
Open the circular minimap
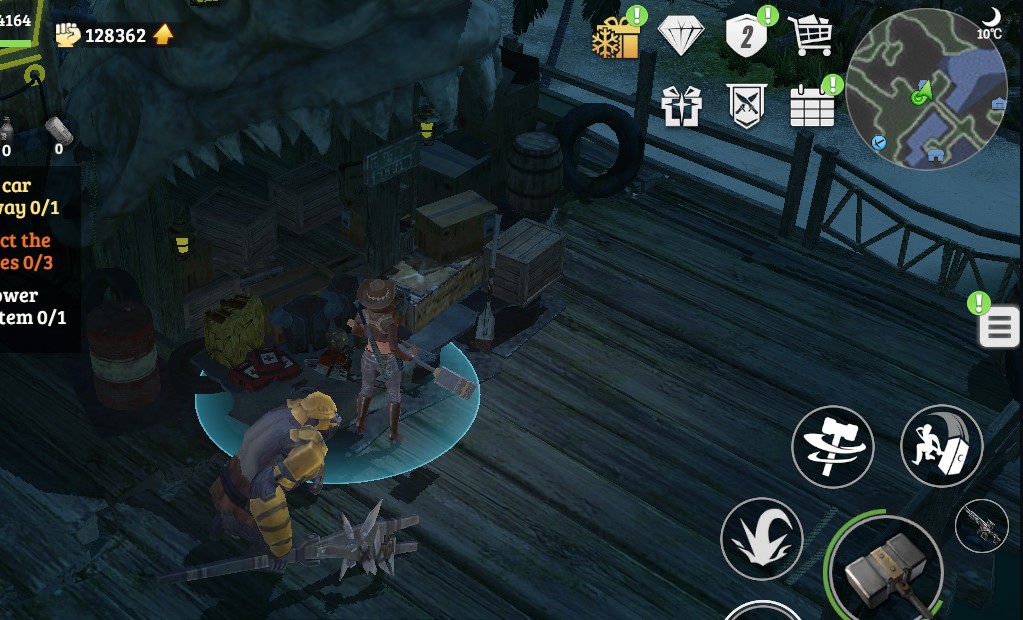click(926, 90)
